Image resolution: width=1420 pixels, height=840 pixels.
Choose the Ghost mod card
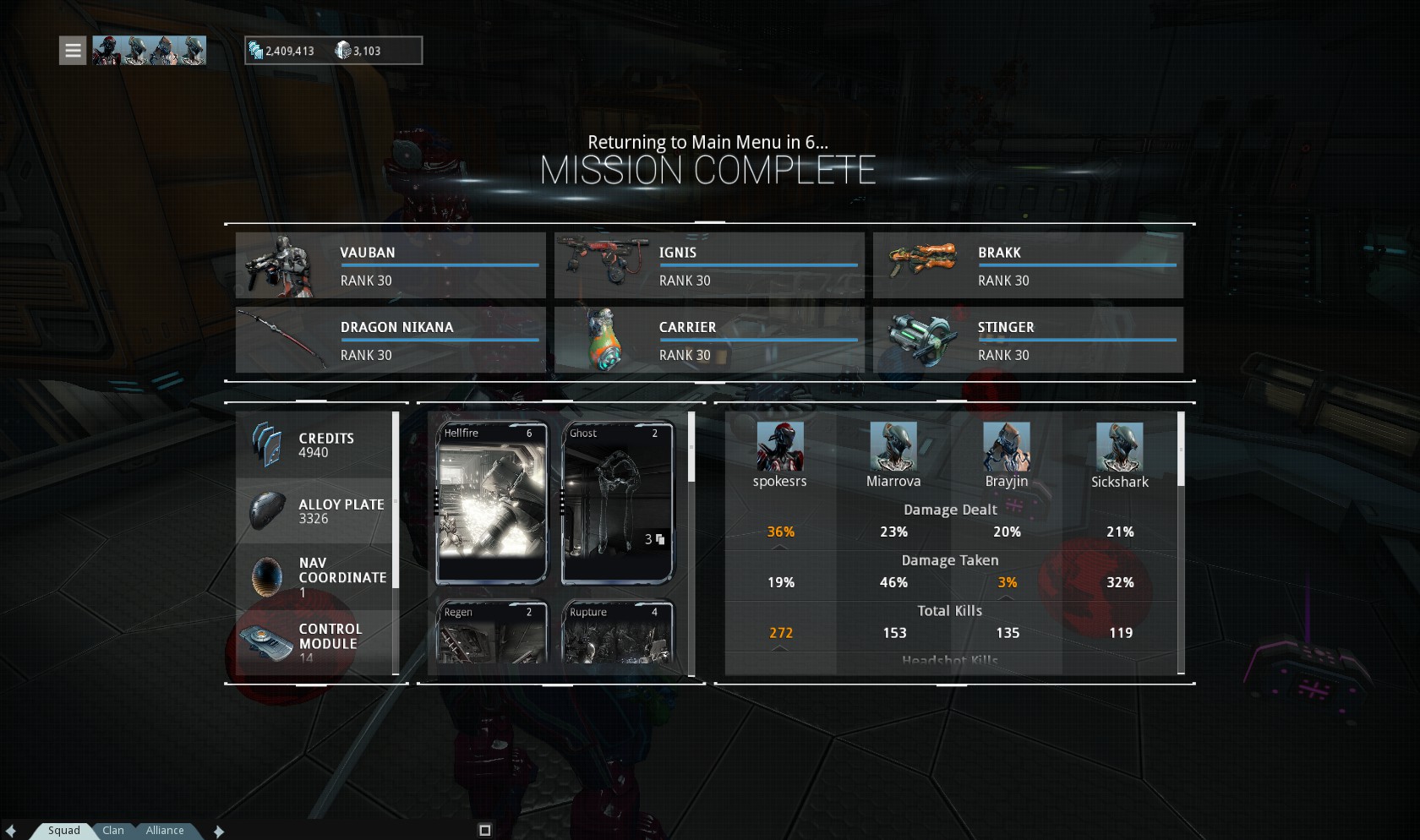coord(617,503)
